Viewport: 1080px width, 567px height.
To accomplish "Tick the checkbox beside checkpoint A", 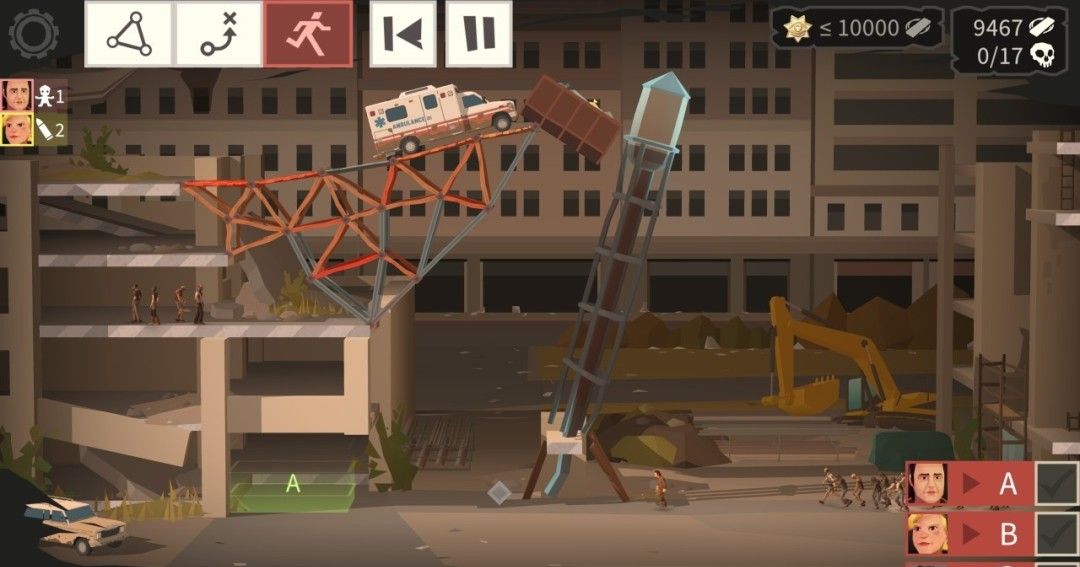I will pyautogui.click(x=1055, y=484).
